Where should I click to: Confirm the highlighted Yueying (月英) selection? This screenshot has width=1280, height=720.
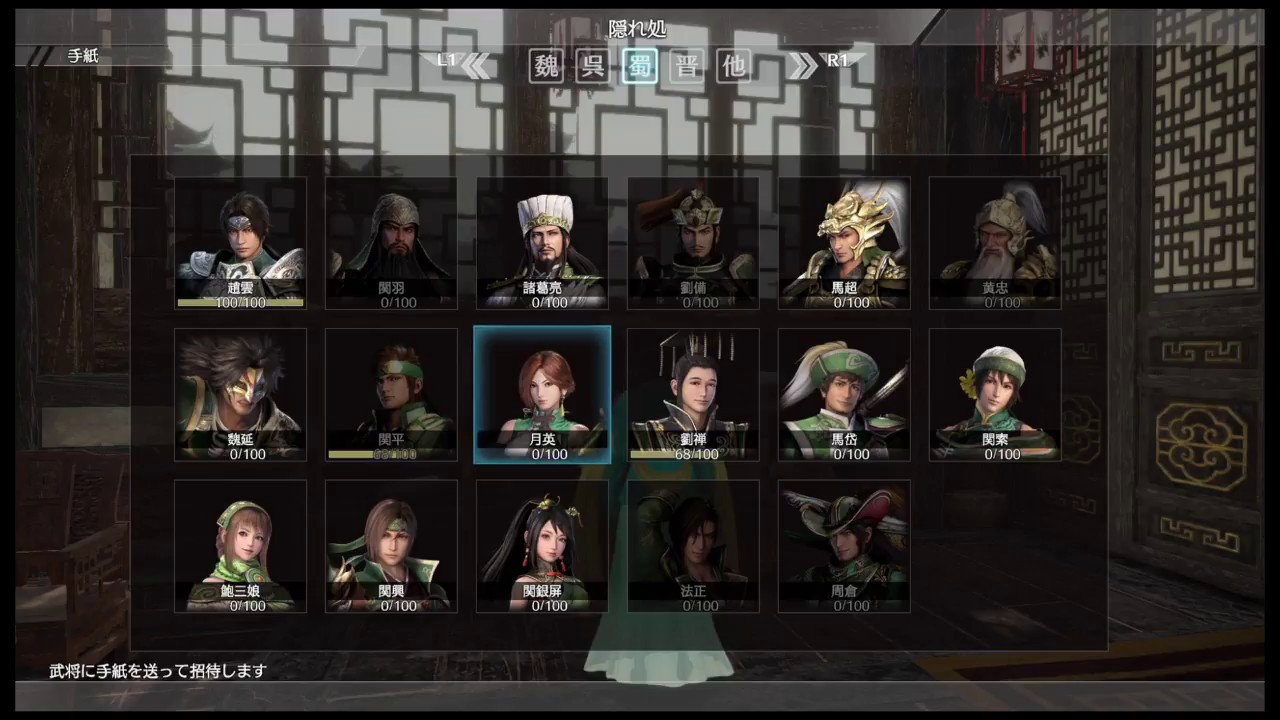[542, 393]
